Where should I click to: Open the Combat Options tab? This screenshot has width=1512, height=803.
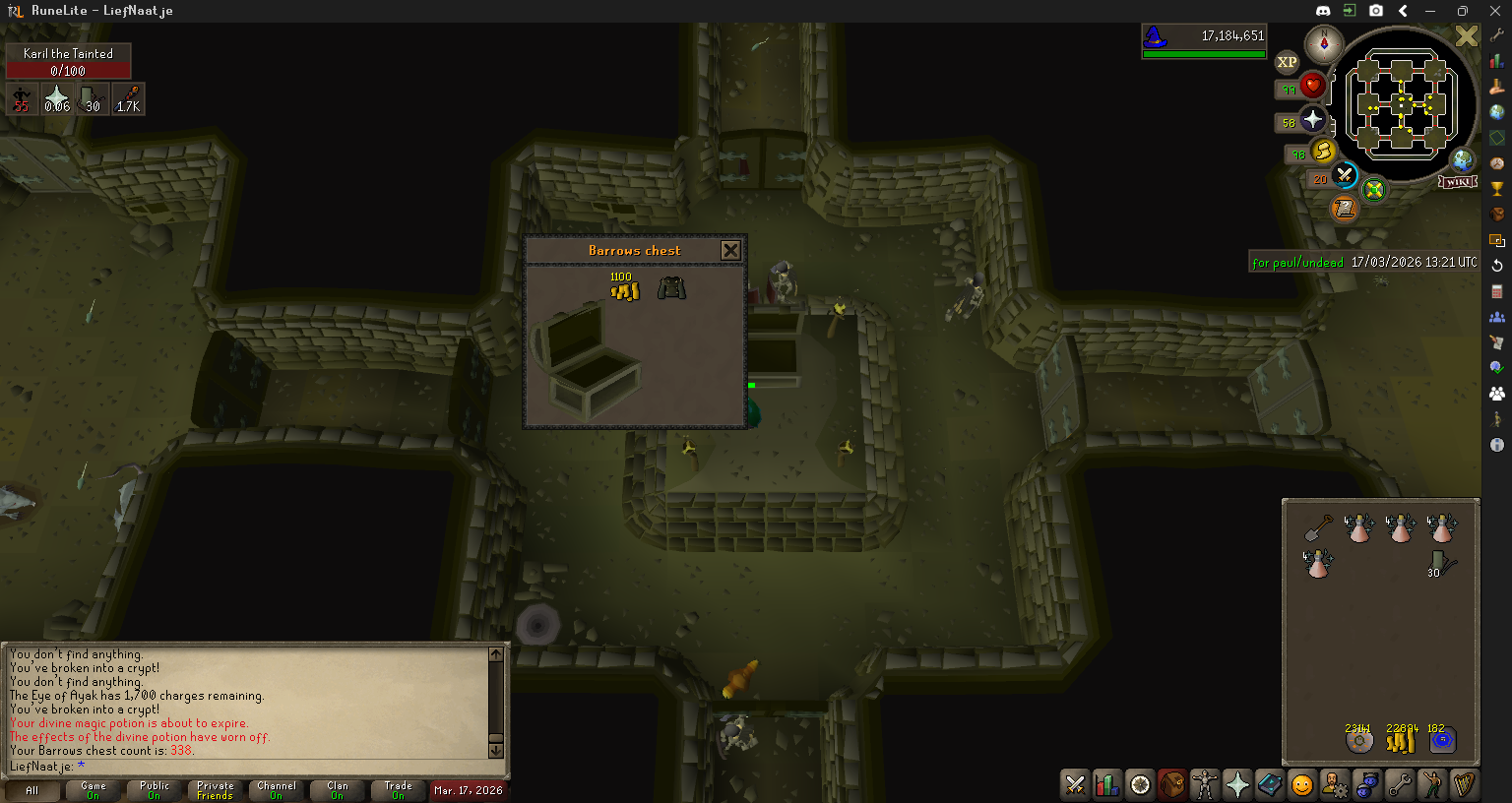1075,784
